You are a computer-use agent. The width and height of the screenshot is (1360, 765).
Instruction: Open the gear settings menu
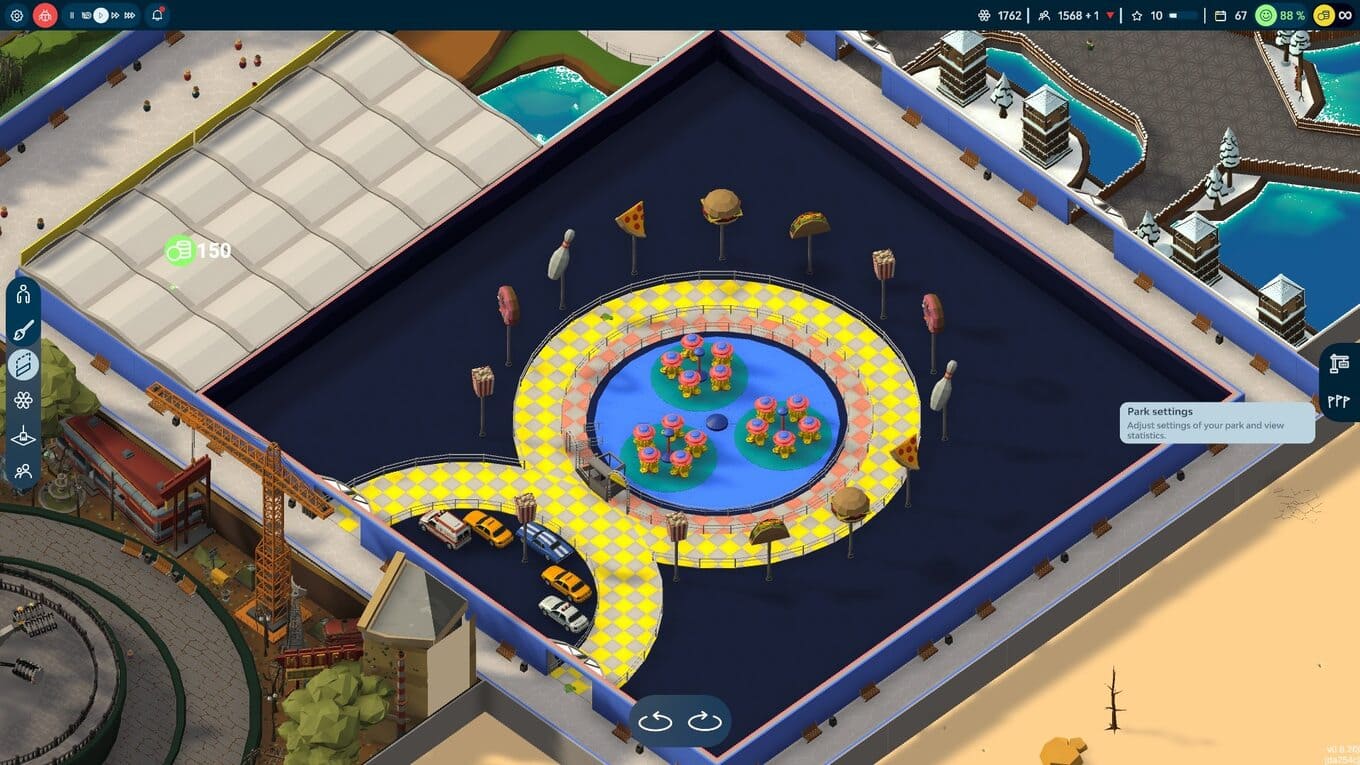click(x=16, y=15)
